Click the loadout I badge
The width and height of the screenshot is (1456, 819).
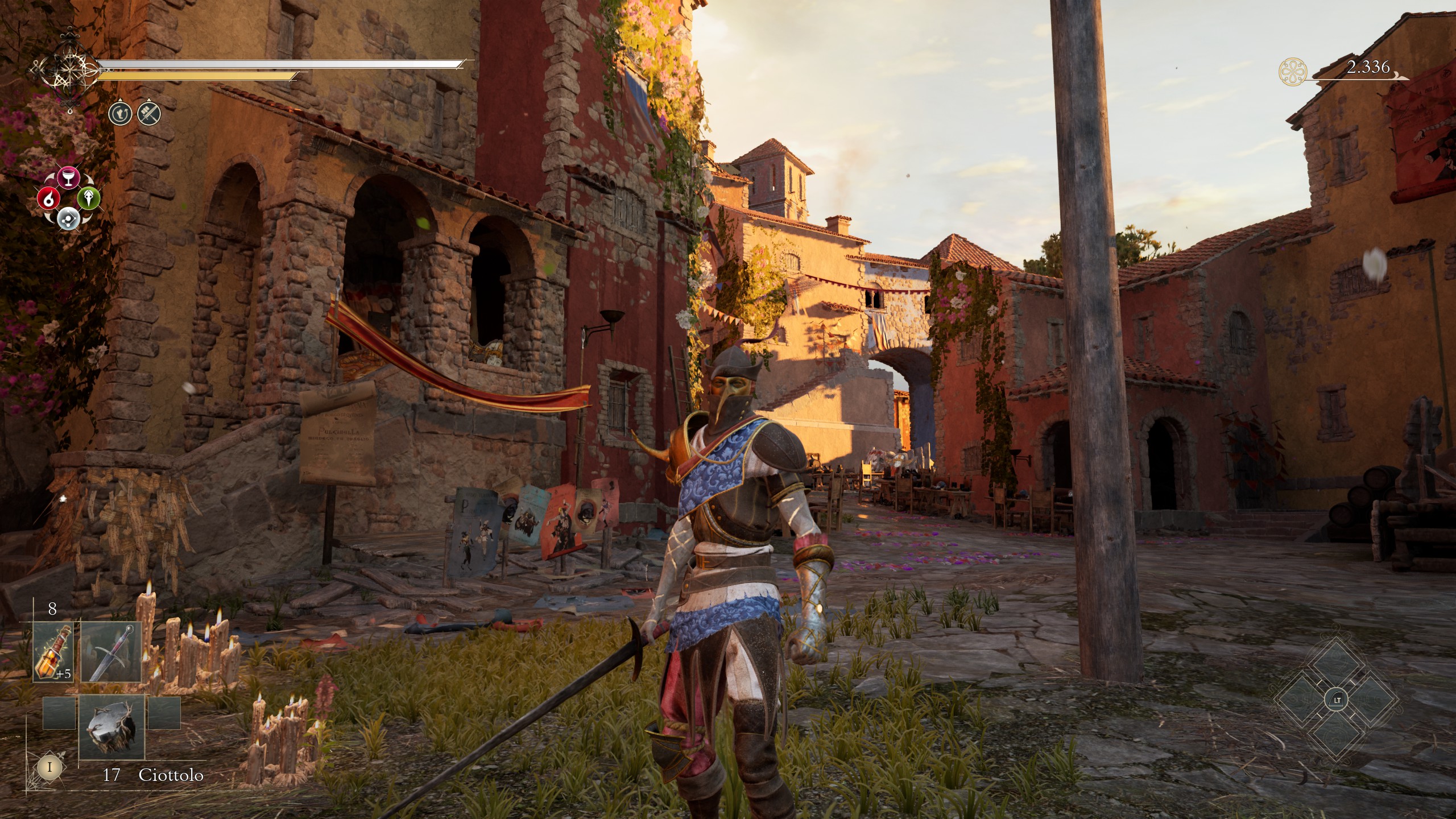coord(49,767)
